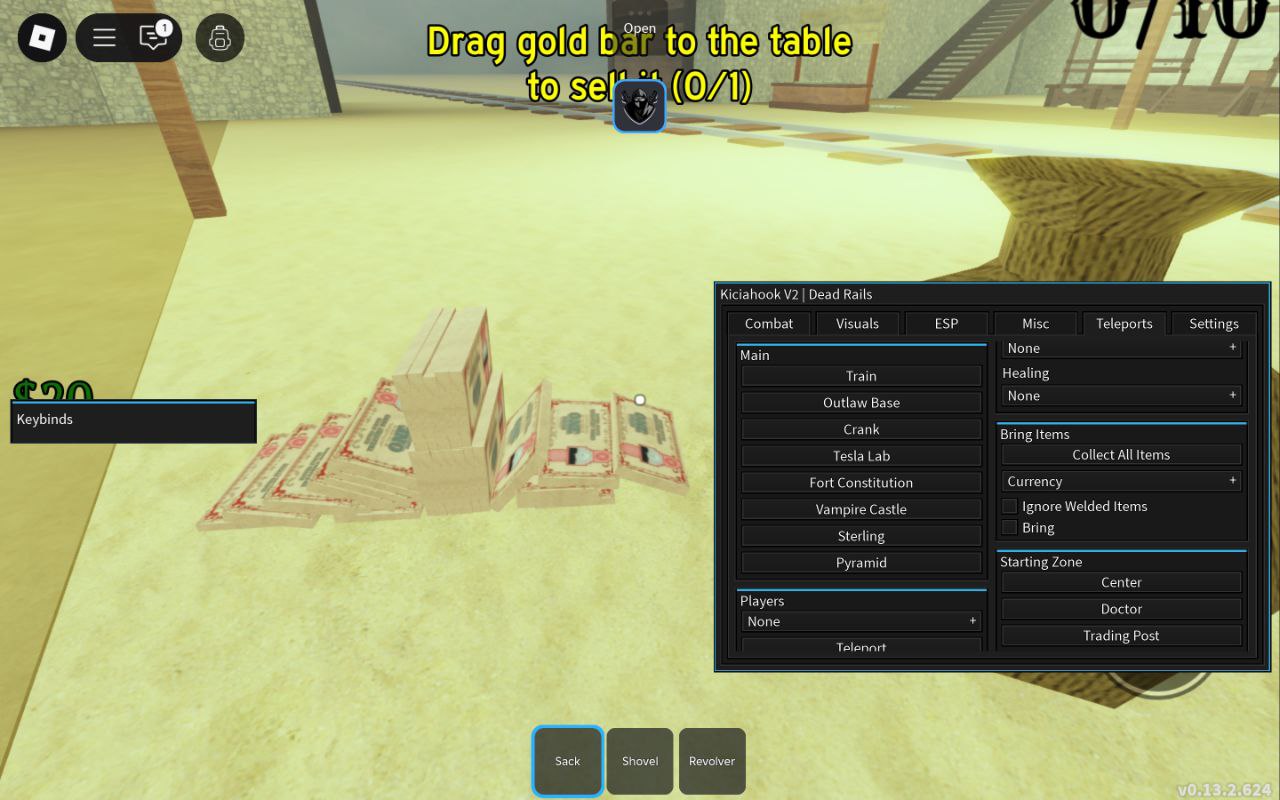Select the Sack hotbar slot
This screenshot has height=800, width=1280.
point(567,761)
